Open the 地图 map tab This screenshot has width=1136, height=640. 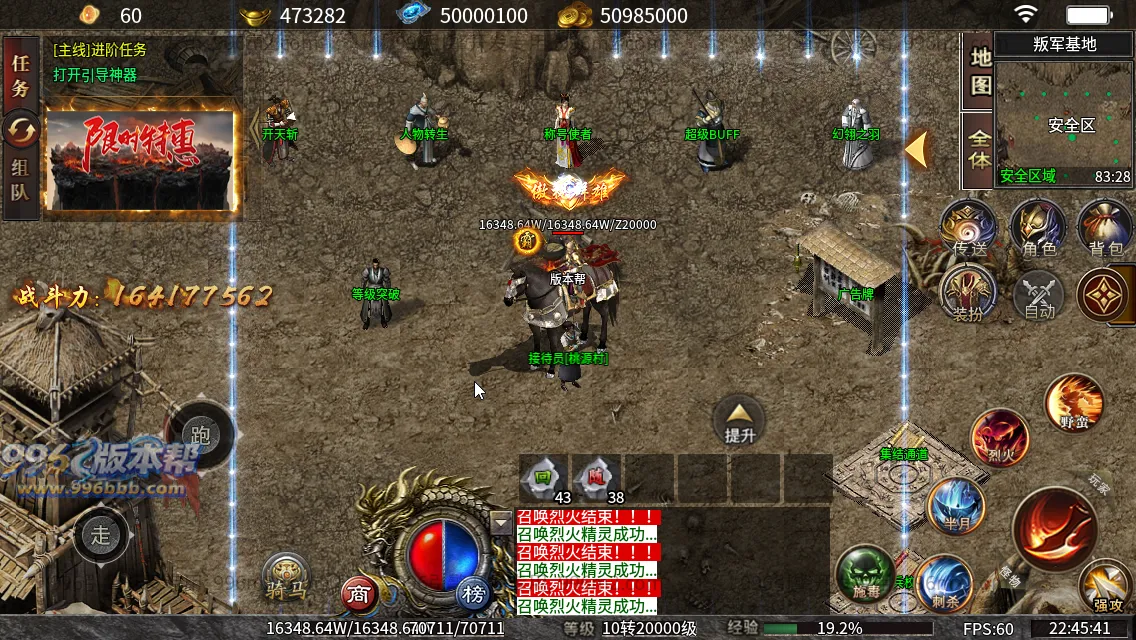pyautogui.click(x=980, y=73)
